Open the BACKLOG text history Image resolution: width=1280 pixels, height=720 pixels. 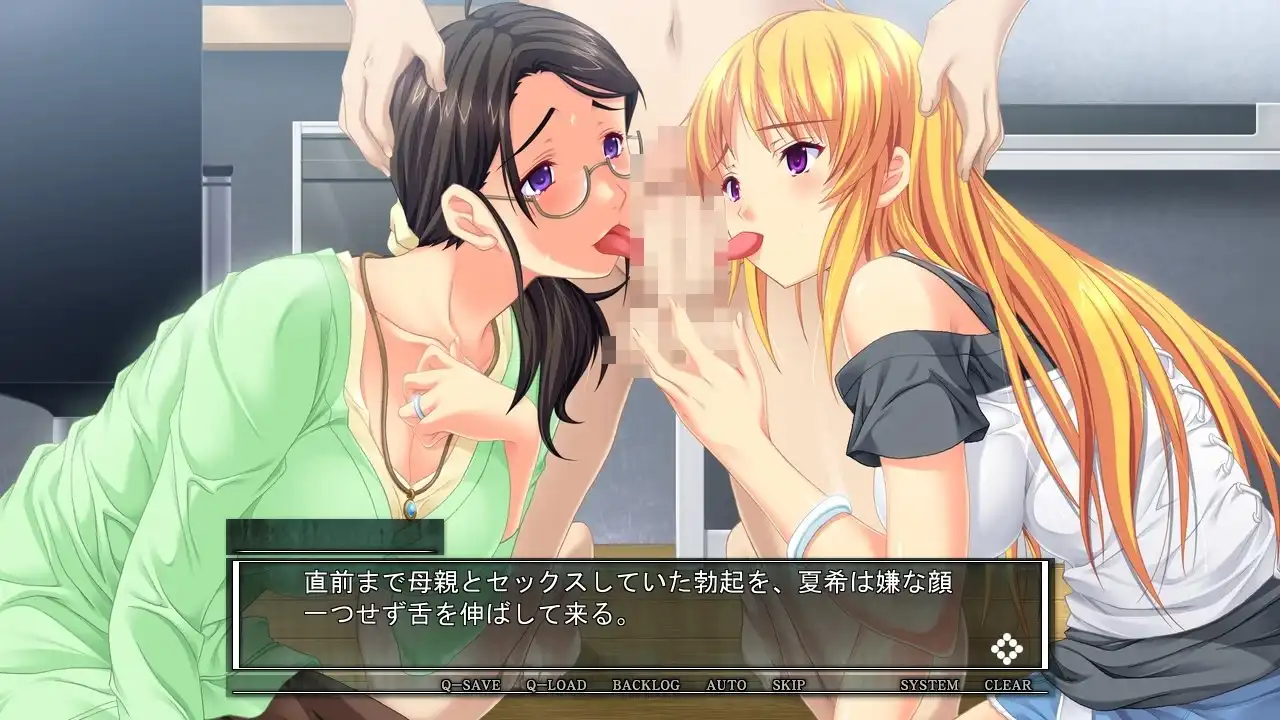pyautogui.click(x=646, y=685)
